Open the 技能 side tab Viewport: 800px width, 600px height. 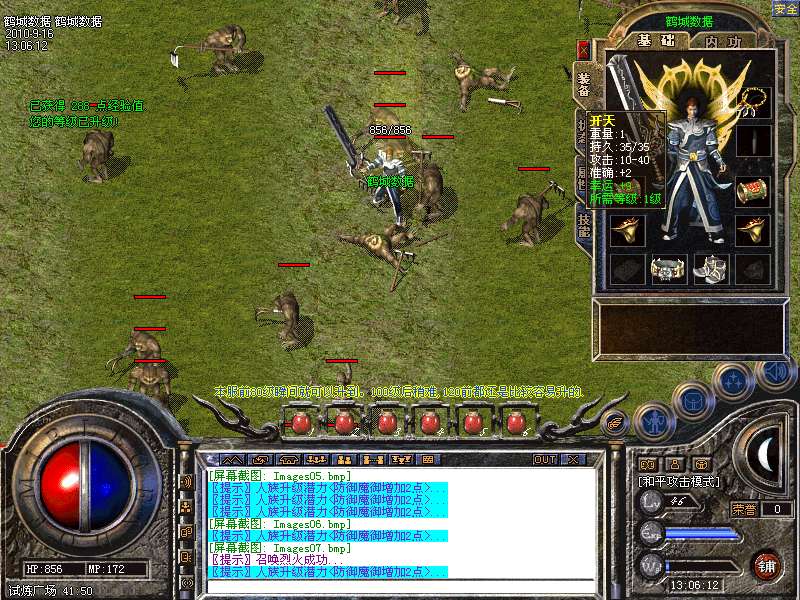coord(584,224)
